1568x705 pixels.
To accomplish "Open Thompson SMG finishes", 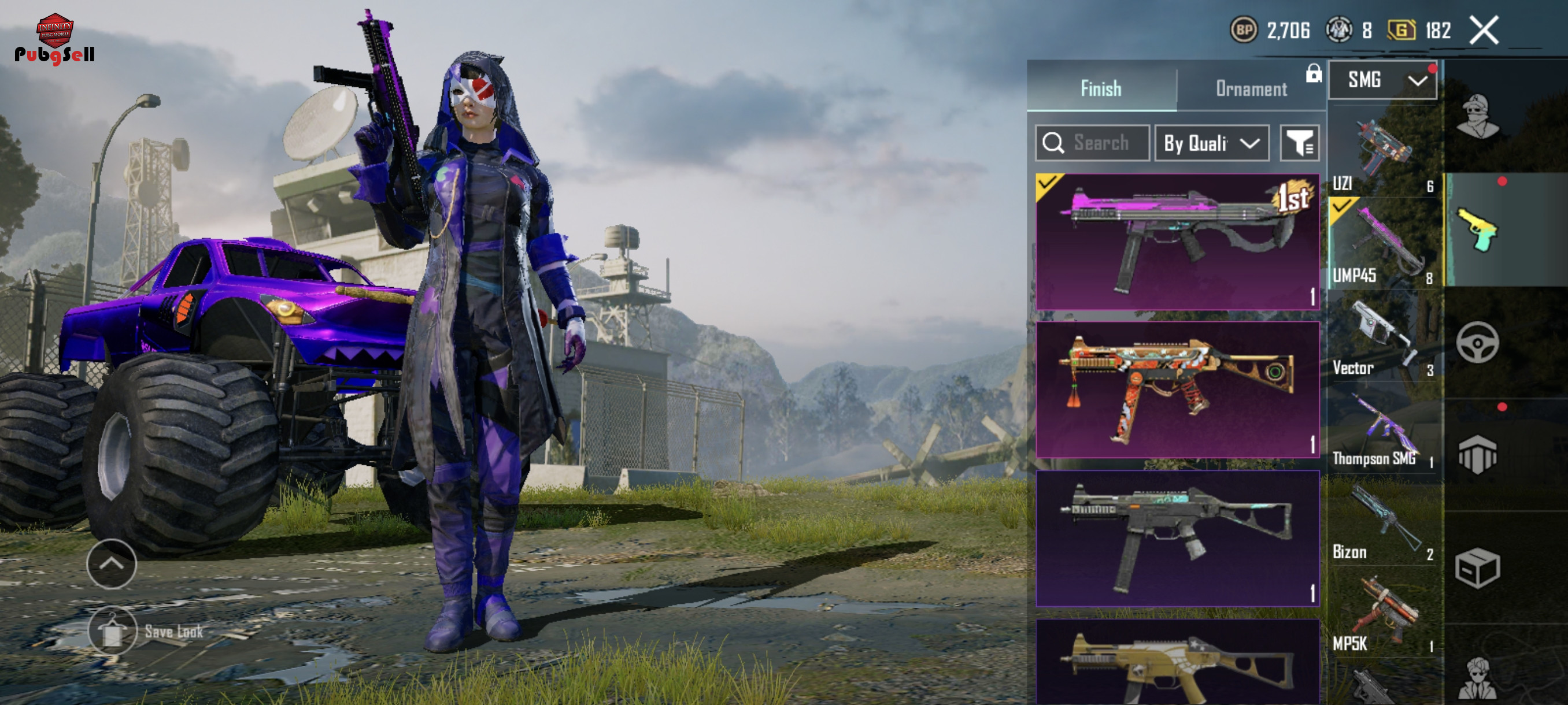I will tap(1383, 430).
